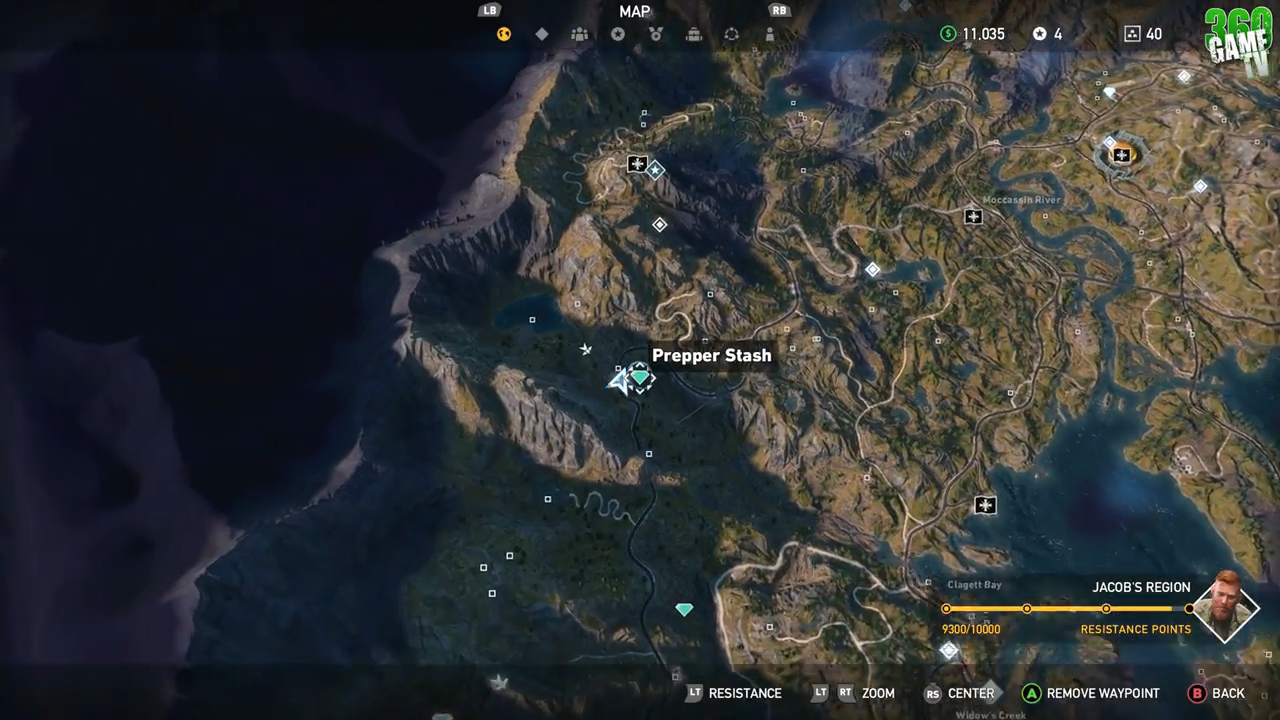Image resolution: width=1280 pixels, height=720 pixels.
Task: Toggle the yellow currency filter icon
Action: 504,33
